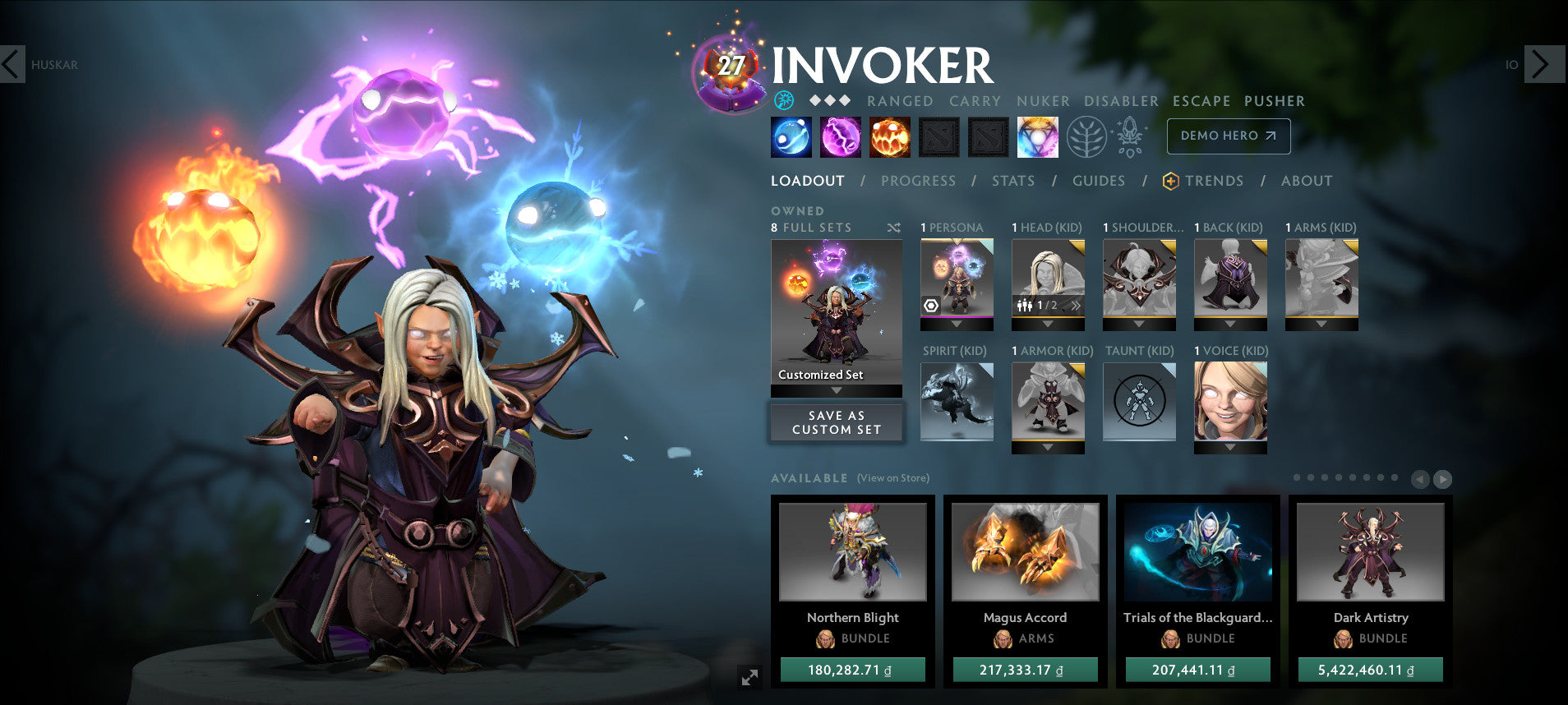Switch to the Progress tab
Screen dimensions: 1568x705
pos(918,181)
